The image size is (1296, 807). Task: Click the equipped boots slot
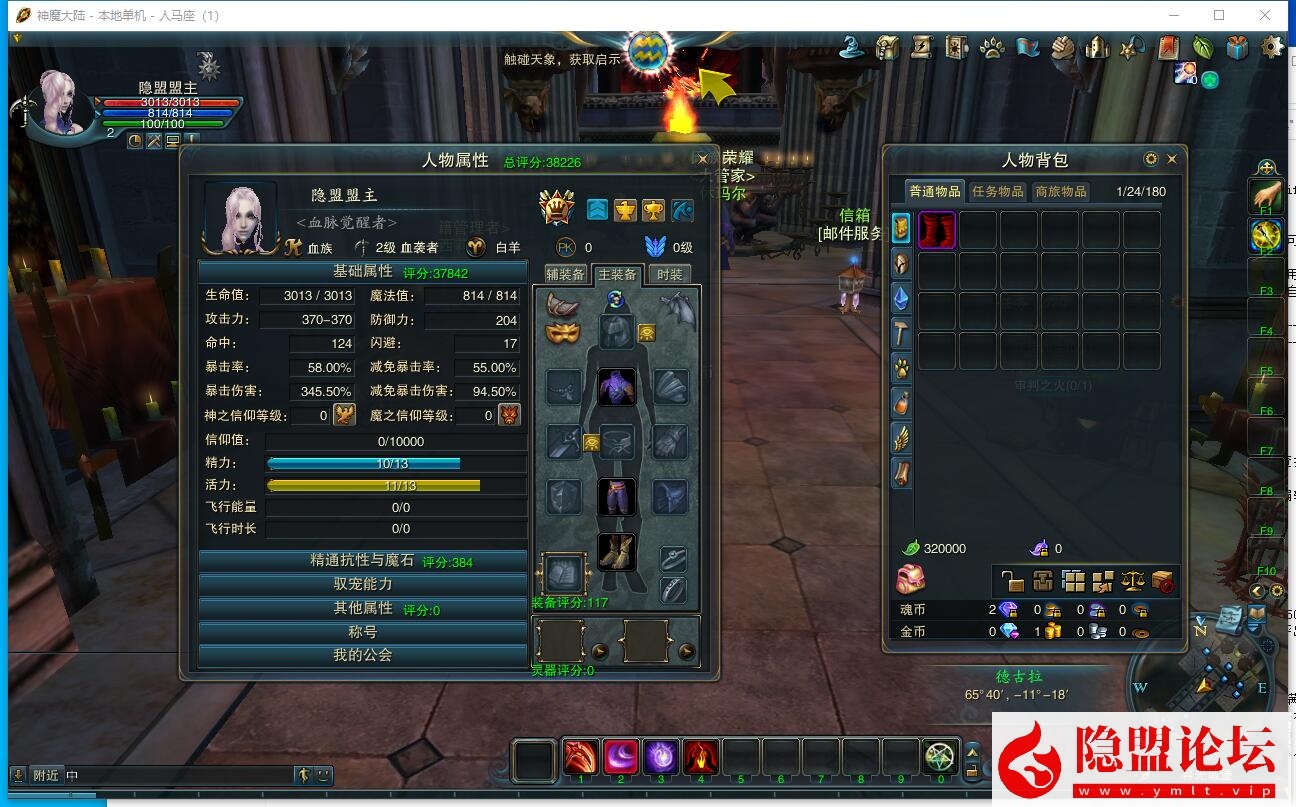click(x=617, y=551)
